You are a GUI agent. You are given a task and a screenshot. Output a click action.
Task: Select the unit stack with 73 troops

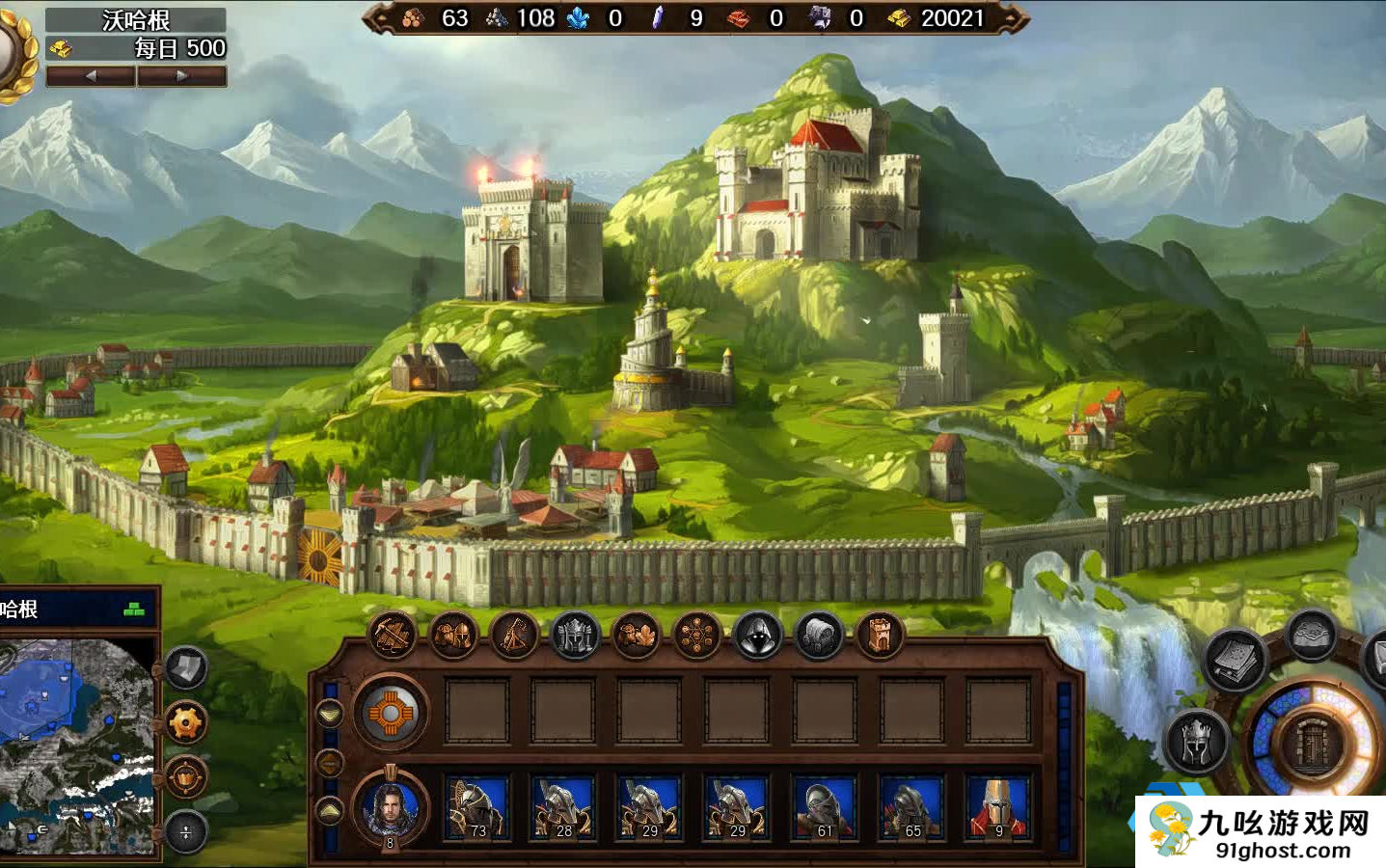coord(477,808)
